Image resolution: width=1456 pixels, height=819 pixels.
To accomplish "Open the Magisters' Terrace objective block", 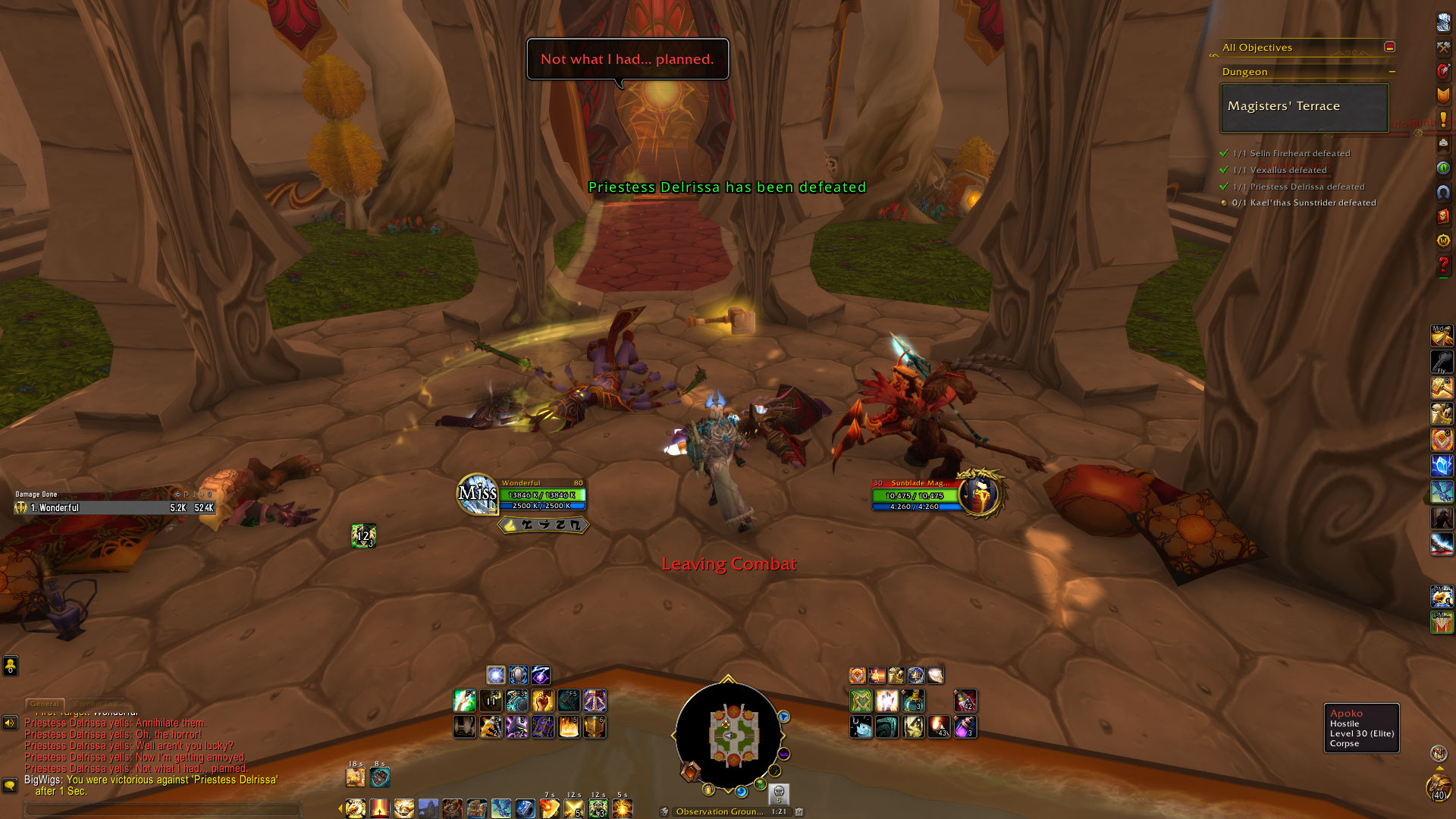I will 1304,107.
